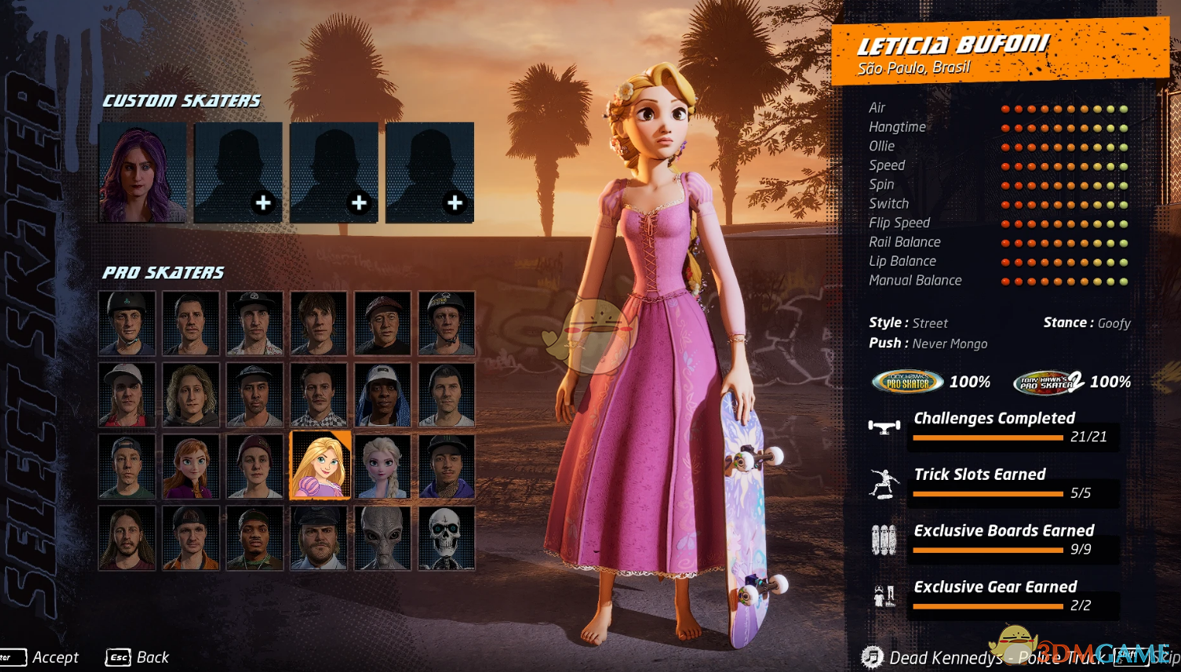Select the purple-haired custom skater
This screenshot has width=1181, height=672.
[x=143, y=172]
